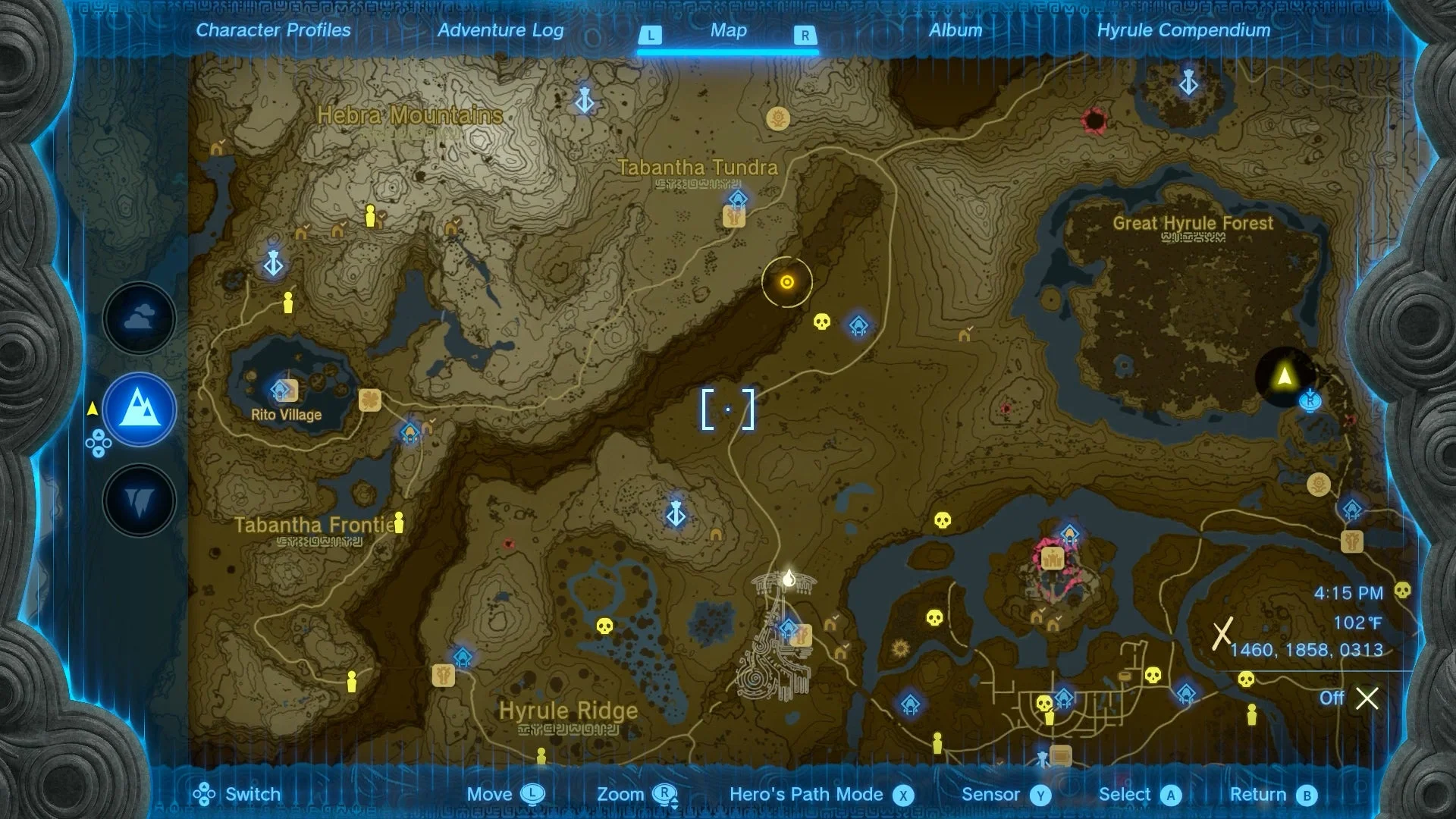
Task: Select the Map tab
Action: point(728,30)
